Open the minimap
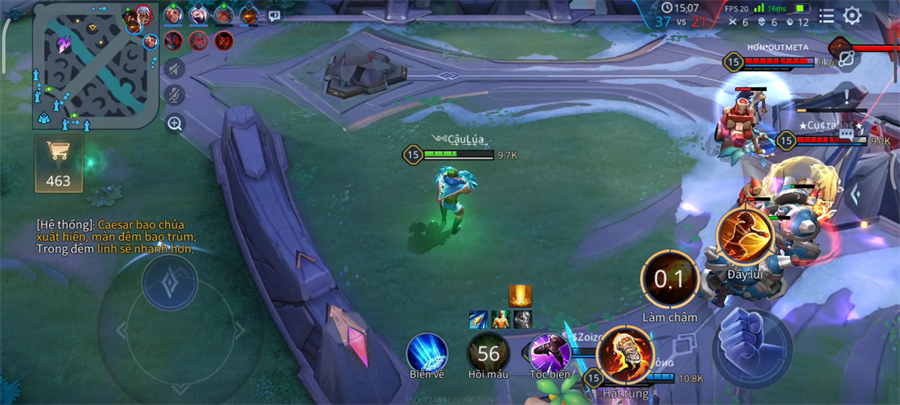The image size is (900, 405). [x=95, y=67]
